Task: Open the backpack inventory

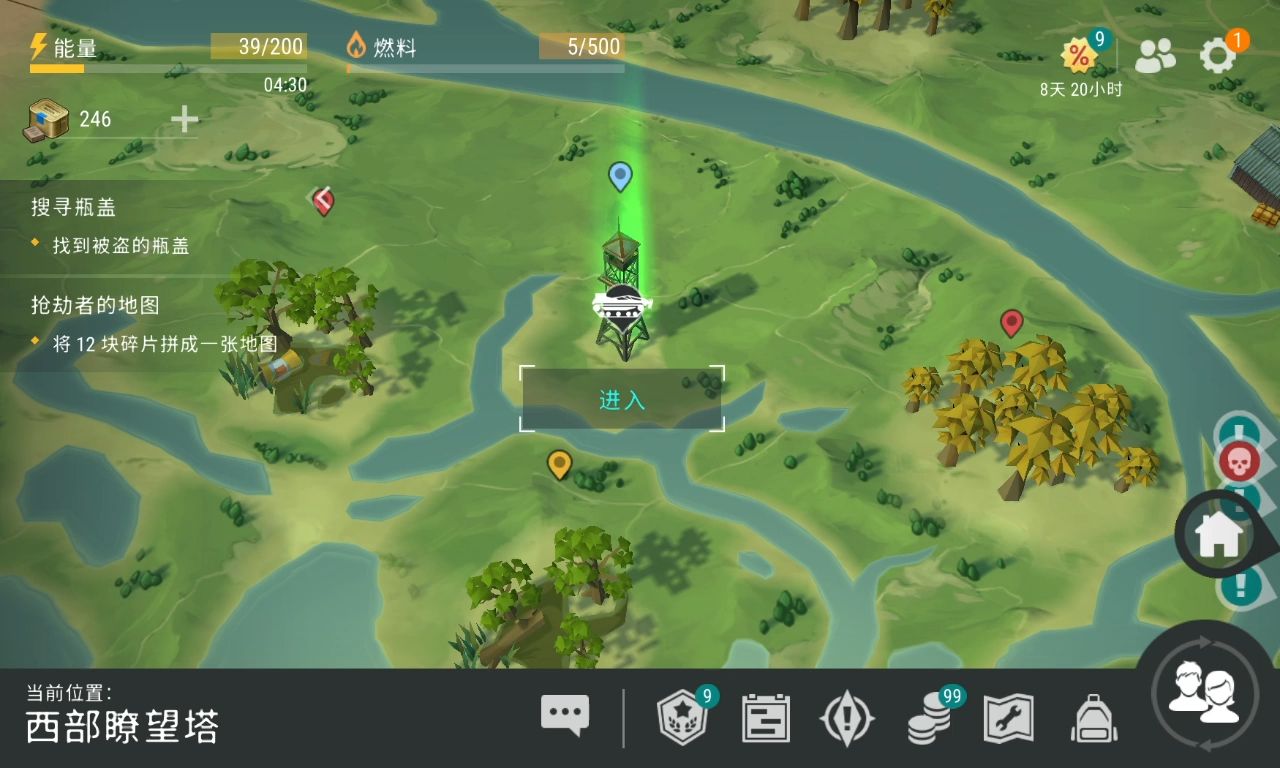Action: [x=1093, y=718]
